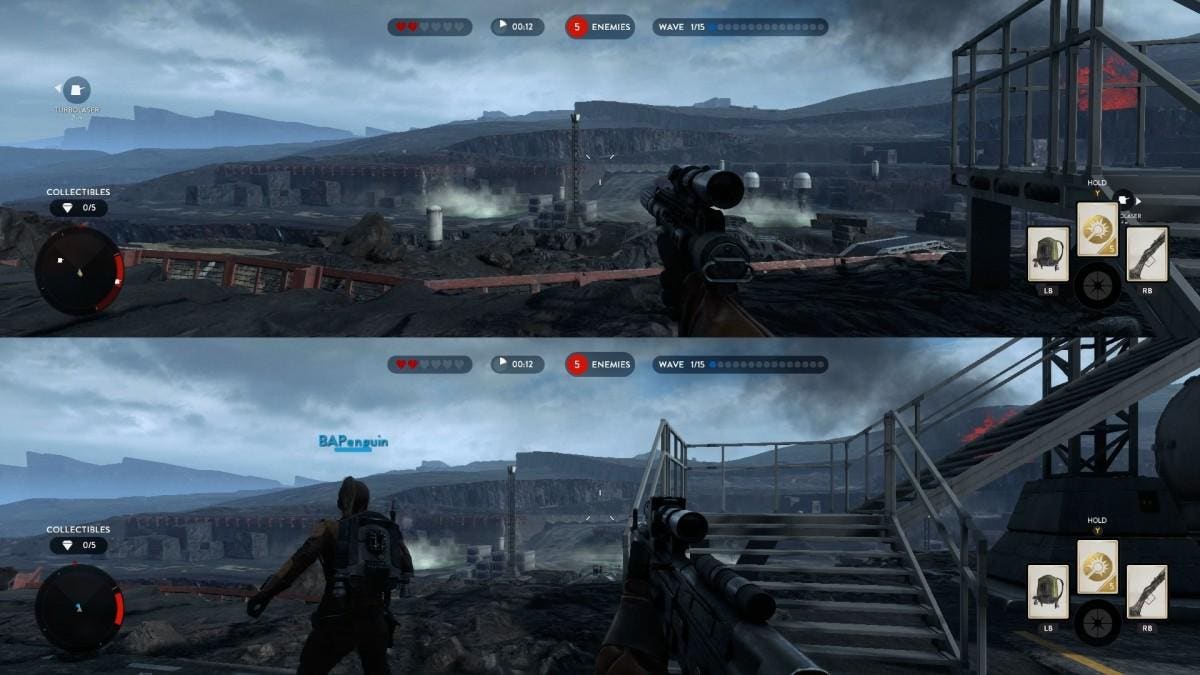The height and width of the screenshot is (675, 1200).
Task: Activate the golden charged star card in lower view
Action: pos(1097,570)
